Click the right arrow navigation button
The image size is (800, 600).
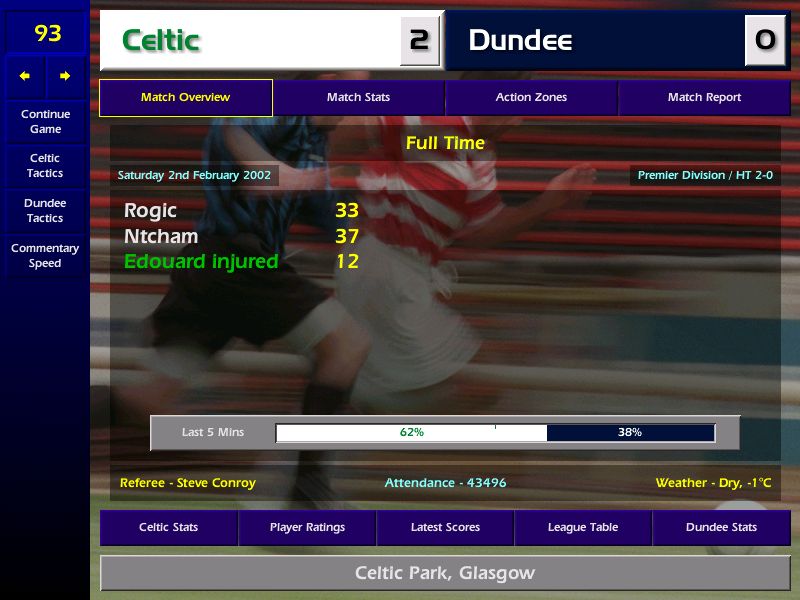pyautogui.click(x=65, y=76)
